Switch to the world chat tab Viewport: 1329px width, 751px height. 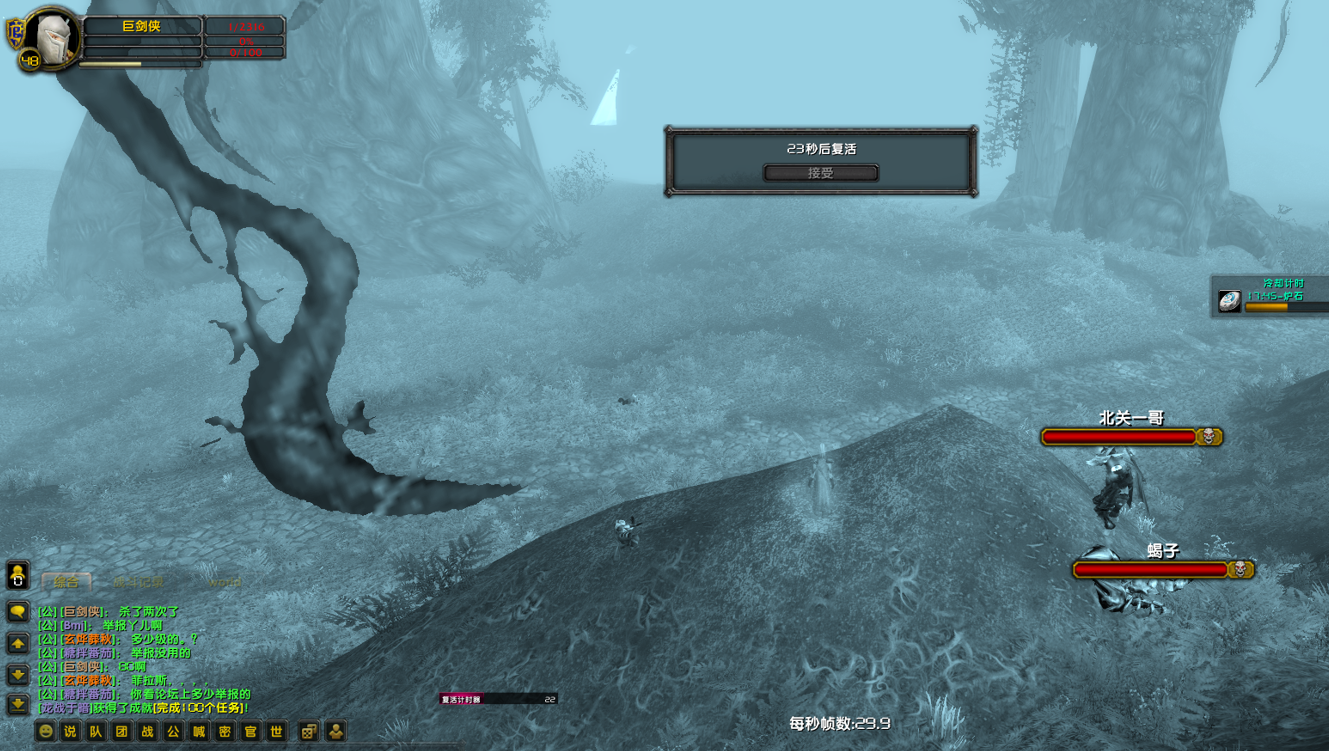pyautogui.click(x=224, y=583)
